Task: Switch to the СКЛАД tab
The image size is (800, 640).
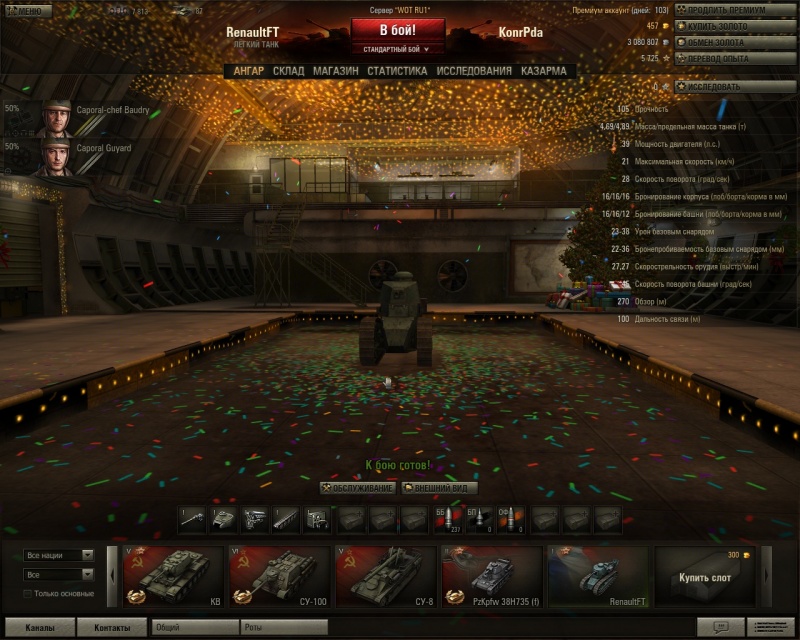Action: point(288,71)
